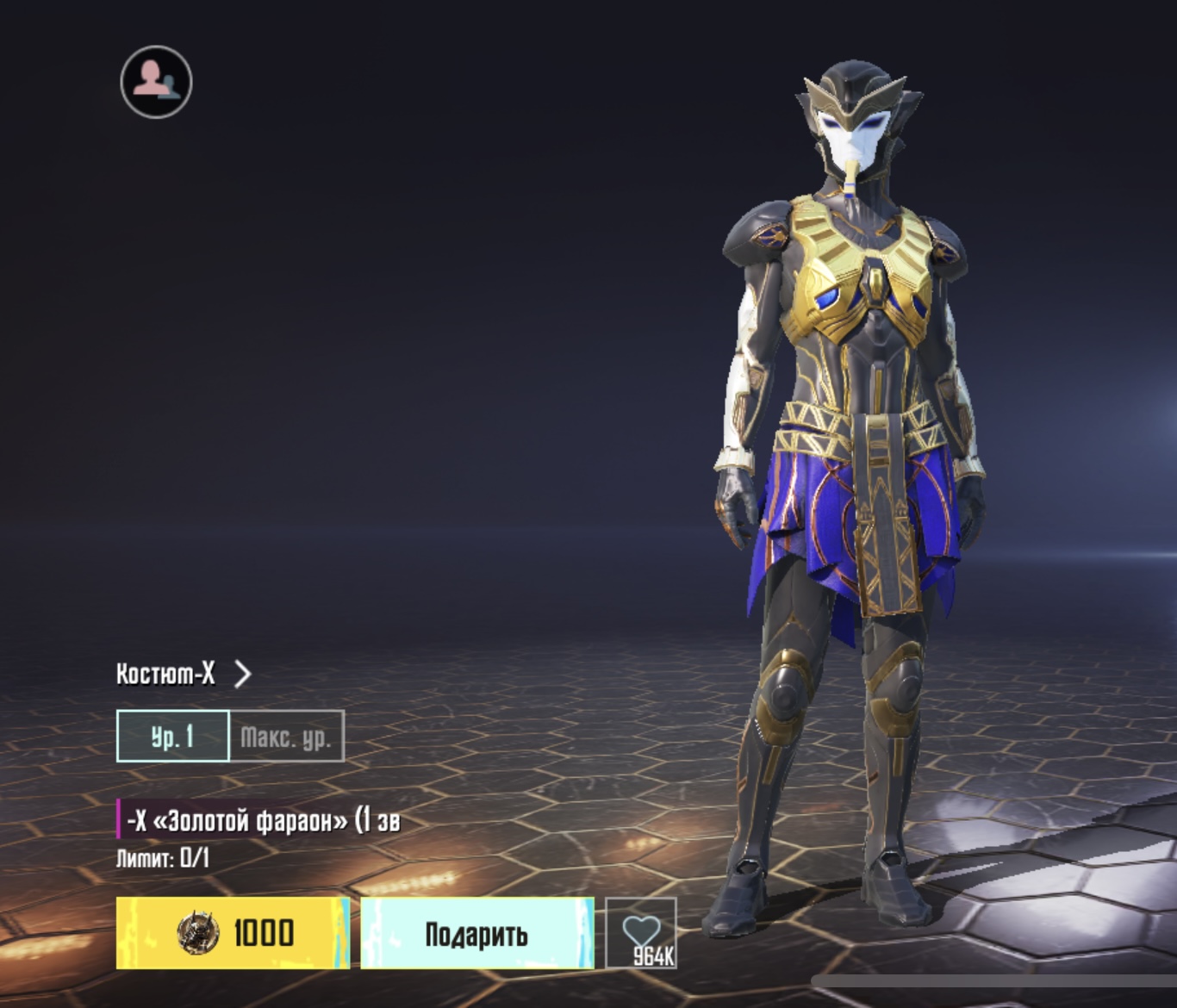Switch to the Макс. ур. tab

[x=287, y=737]
